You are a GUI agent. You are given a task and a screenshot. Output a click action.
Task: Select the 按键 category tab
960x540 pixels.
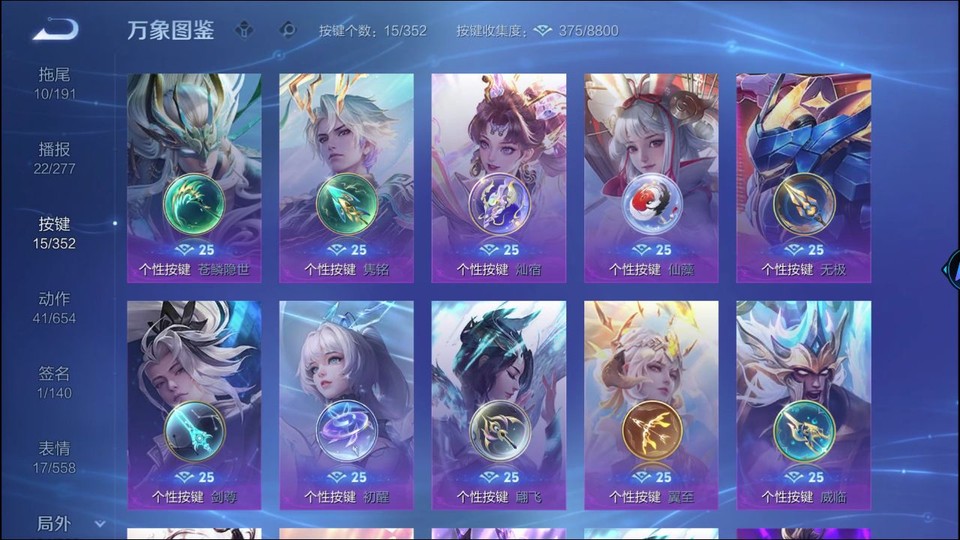tap(55, 233)
